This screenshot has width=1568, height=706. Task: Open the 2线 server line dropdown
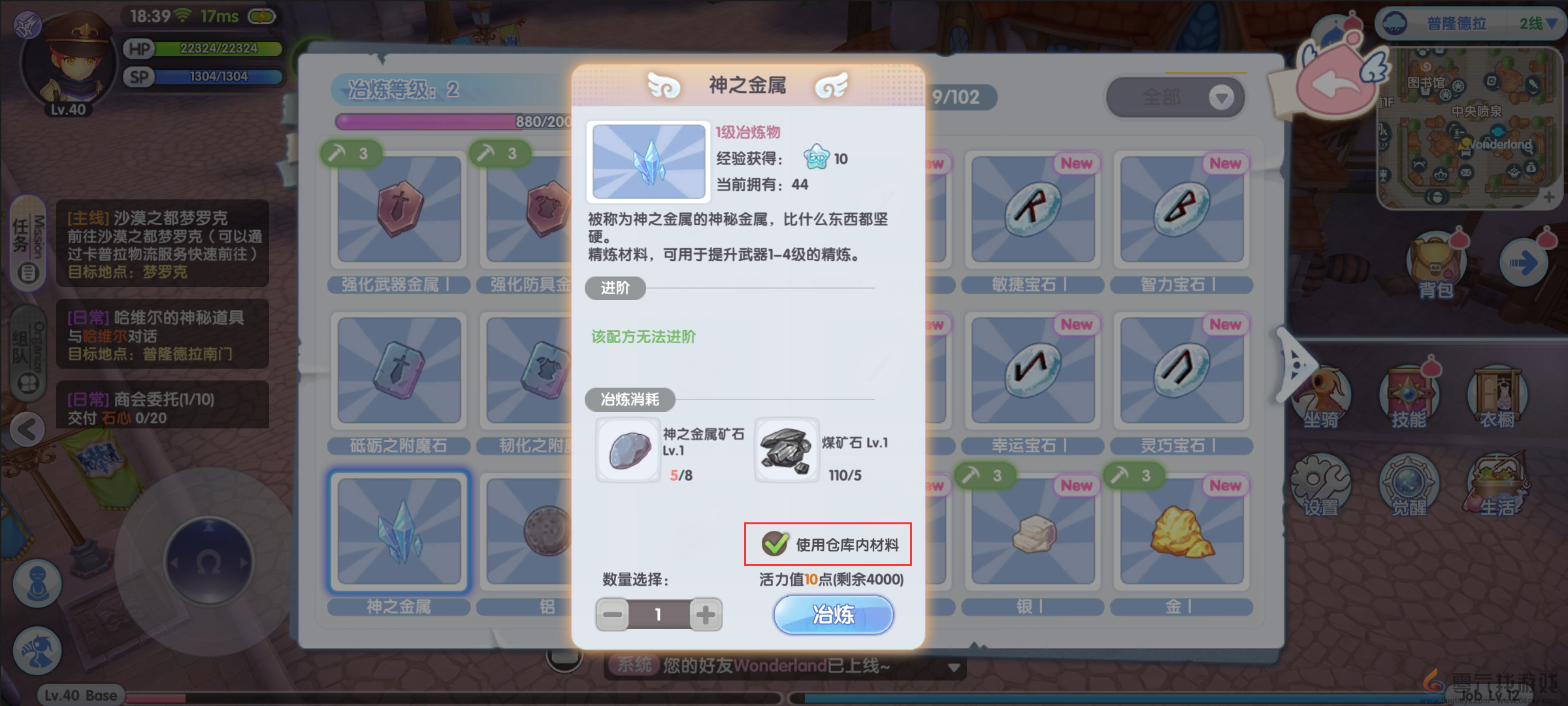(1535, 24)
